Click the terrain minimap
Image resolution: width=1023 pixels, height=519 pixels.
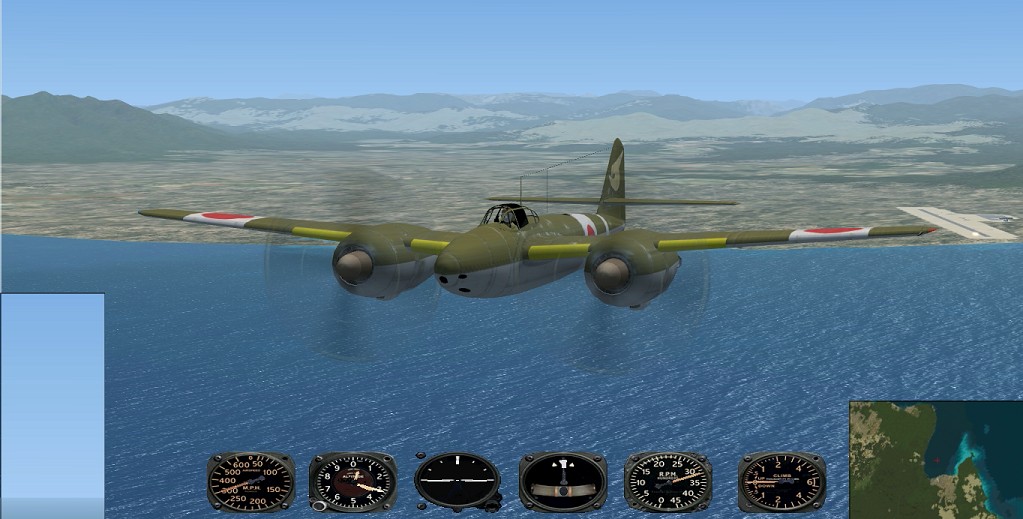pos(935,460)
